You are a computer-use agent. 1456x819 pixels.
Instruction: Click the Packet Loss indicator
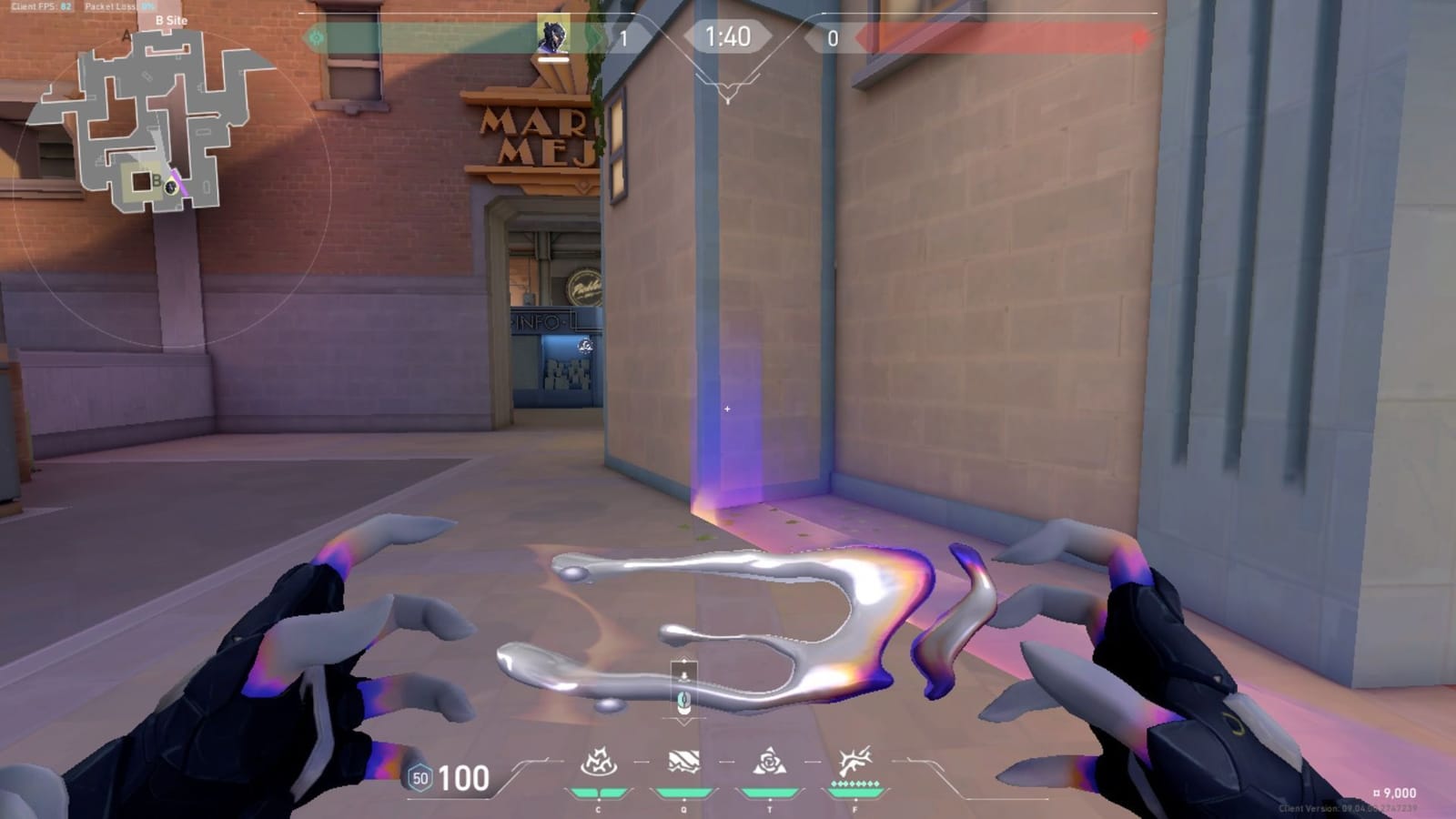(116, 7)
